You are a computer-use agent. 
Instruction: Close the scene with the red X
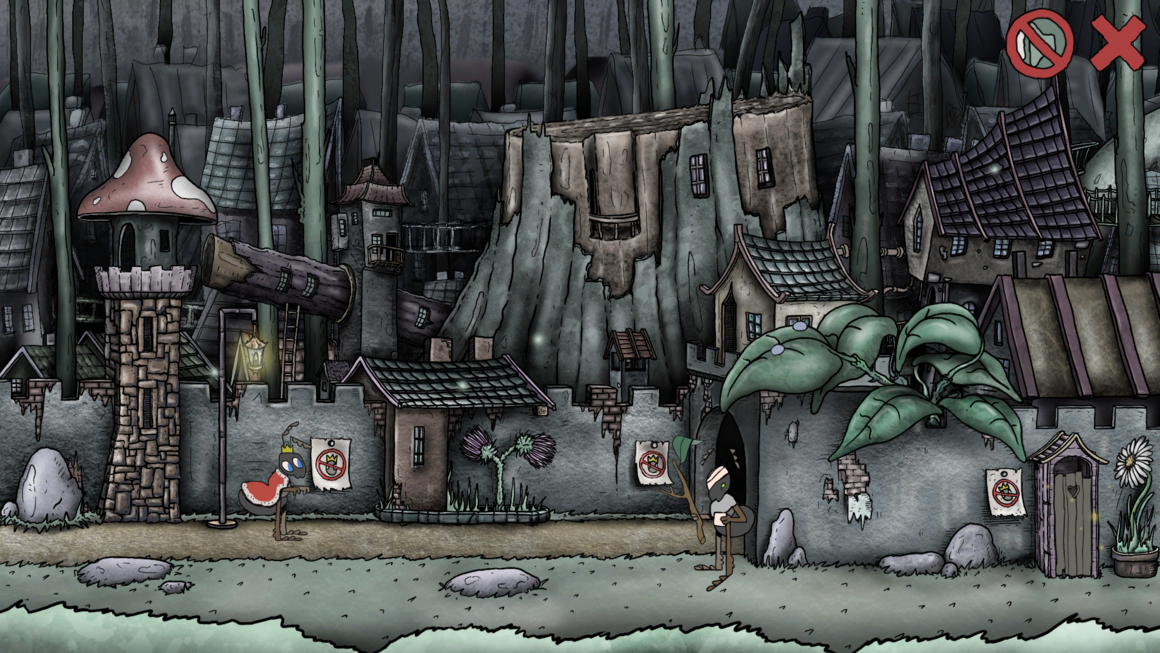click(x=1117, y=44)
